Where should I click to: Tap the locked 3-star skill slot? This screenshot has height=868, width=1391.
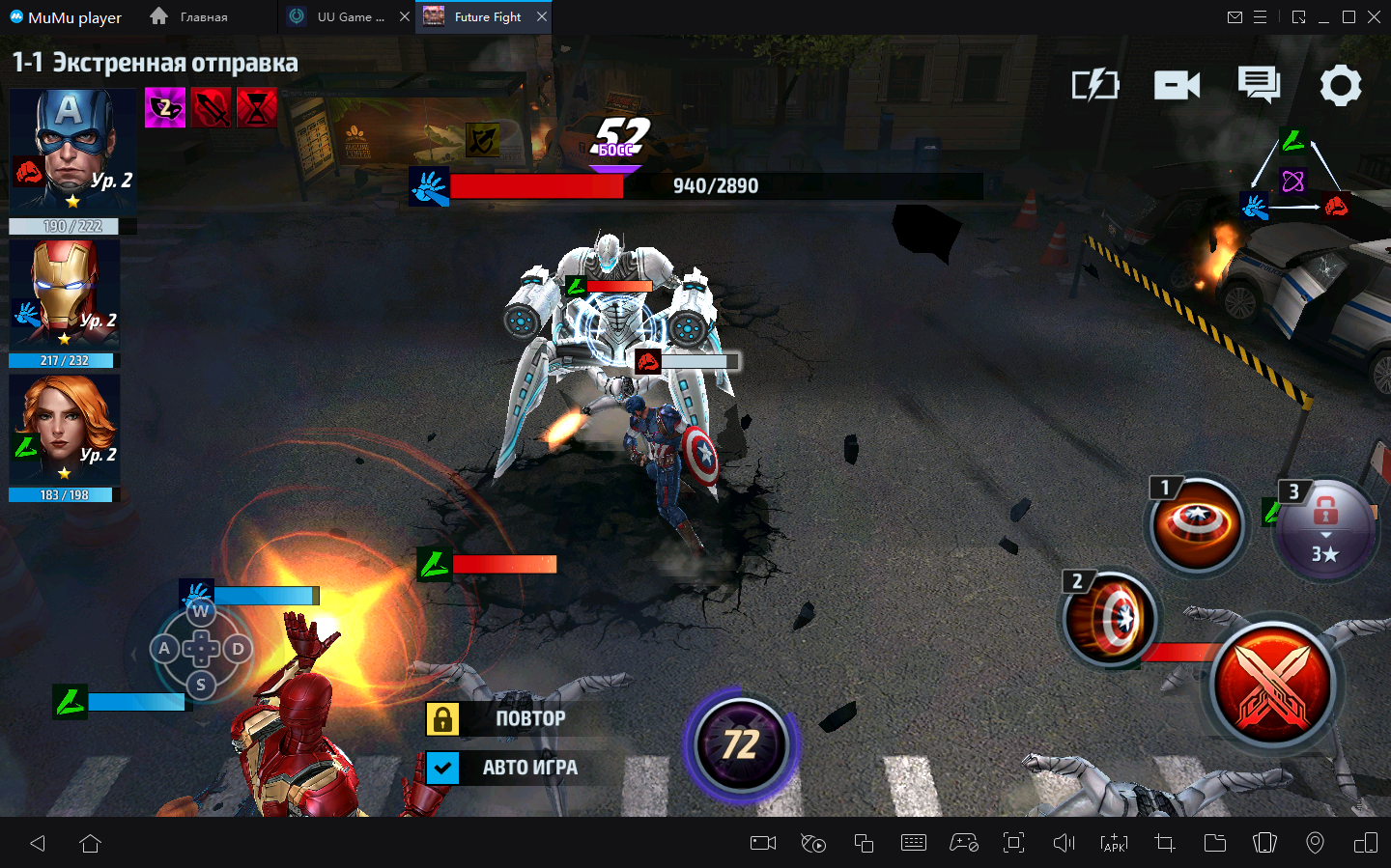(x=1324, y=528)
